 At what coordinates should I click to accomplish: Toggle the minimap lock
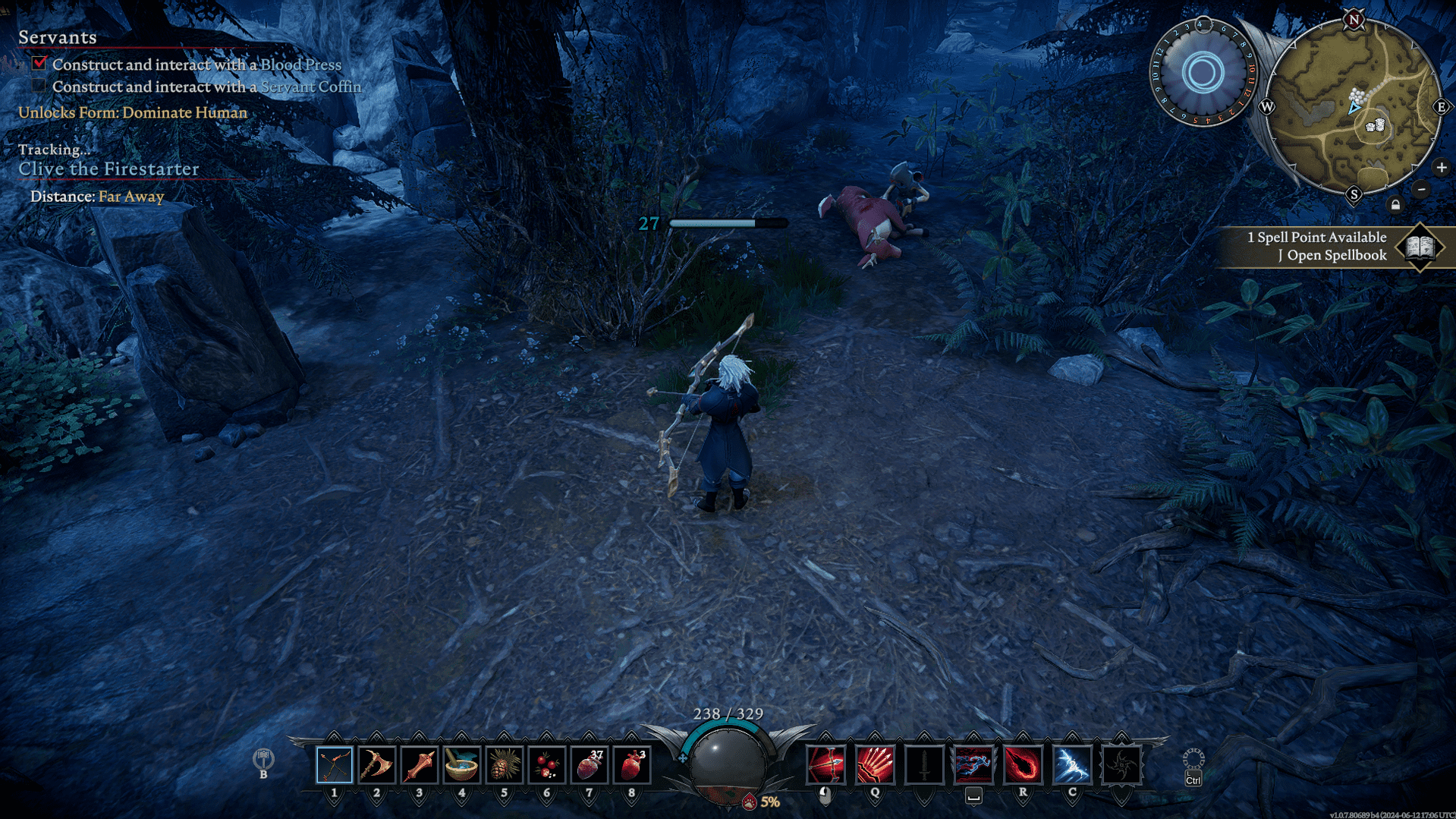[x=1395, y=203]
